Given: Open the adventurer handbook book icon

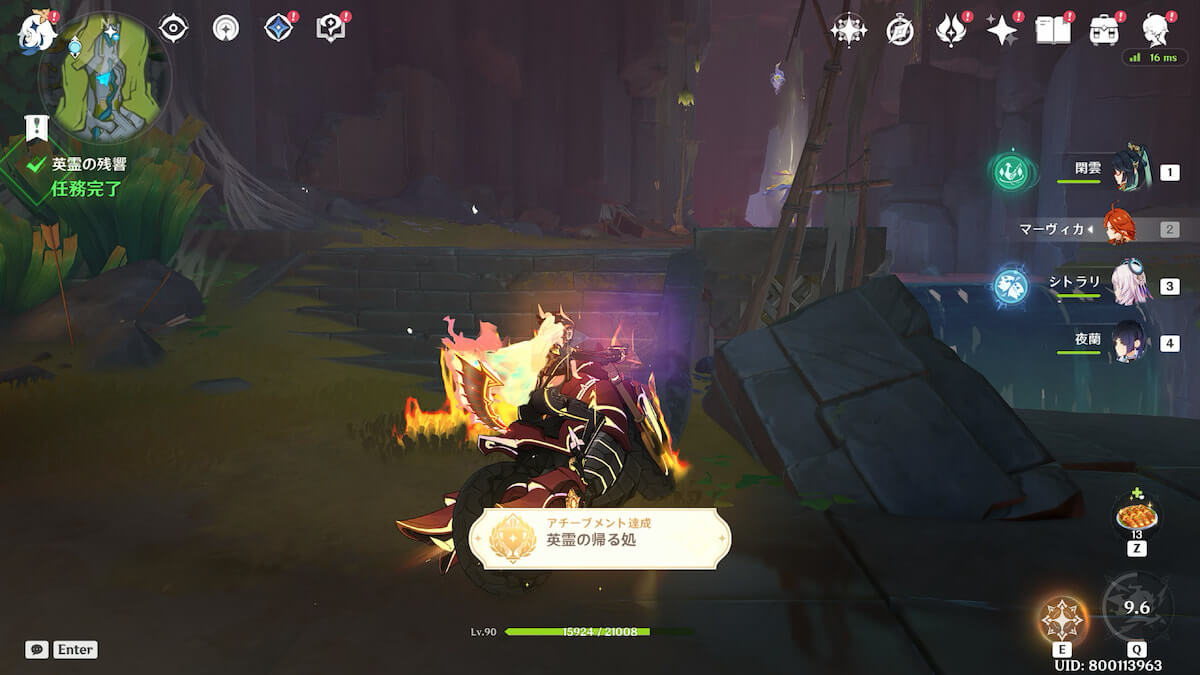Looking at the screenshot, I should (1053, 30).
